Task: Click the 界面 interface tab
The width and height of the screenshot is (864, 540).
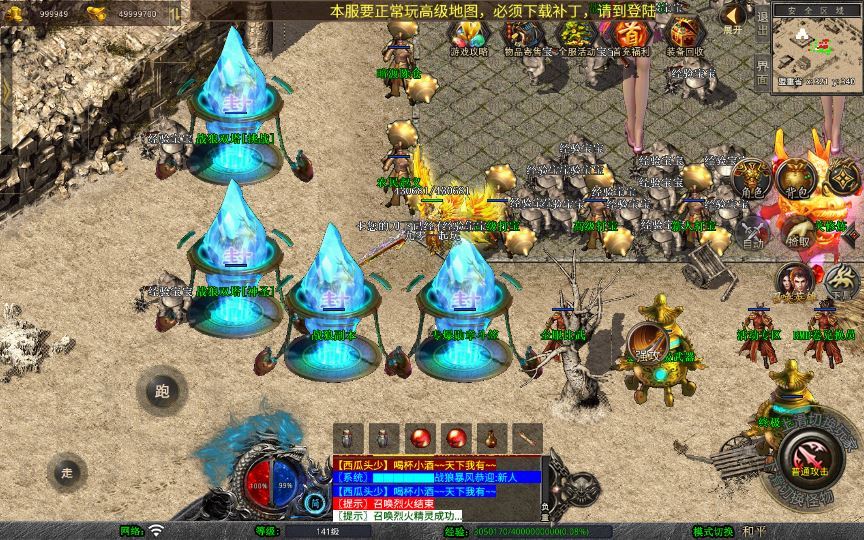Action: [x=763, y=69]
